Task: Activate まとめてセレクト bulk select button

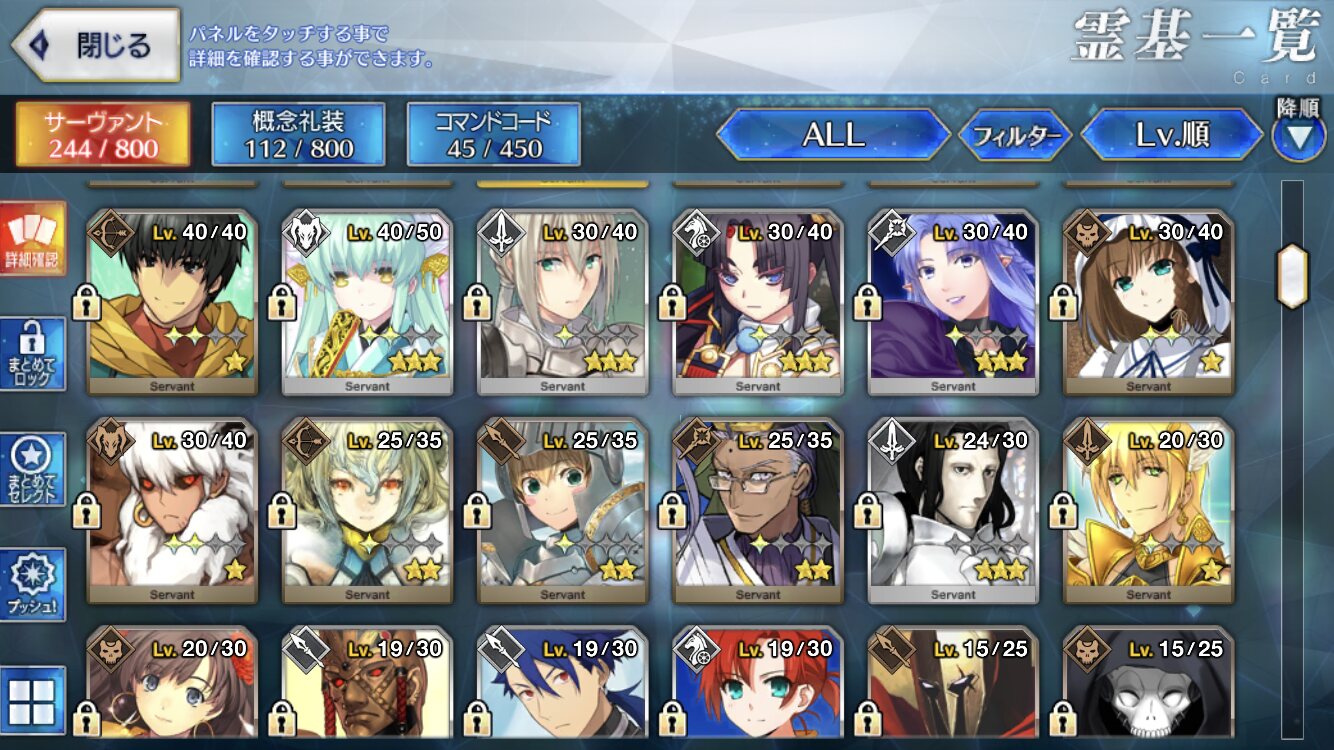Action: [x=33, y=469]
